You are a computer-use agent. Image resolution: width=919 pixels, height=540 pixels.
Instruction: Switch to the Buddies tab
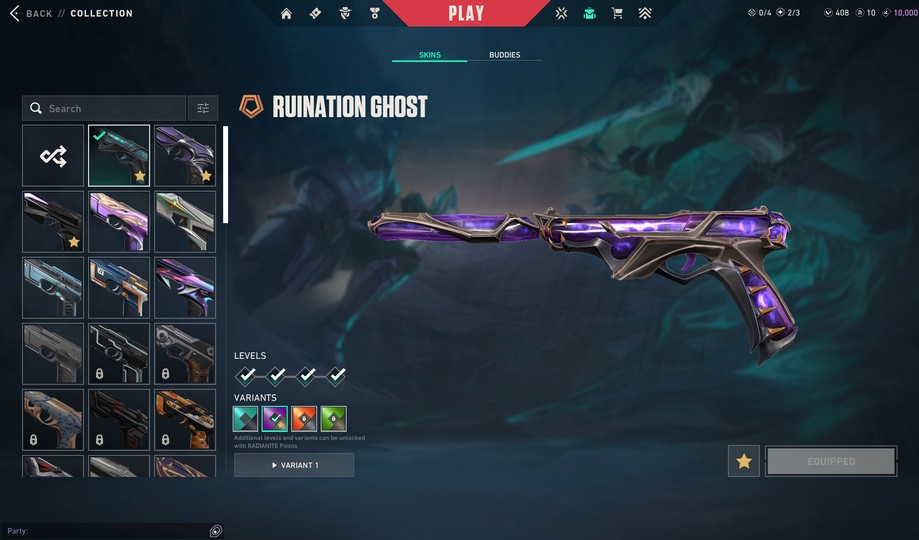tap(504, 55)
